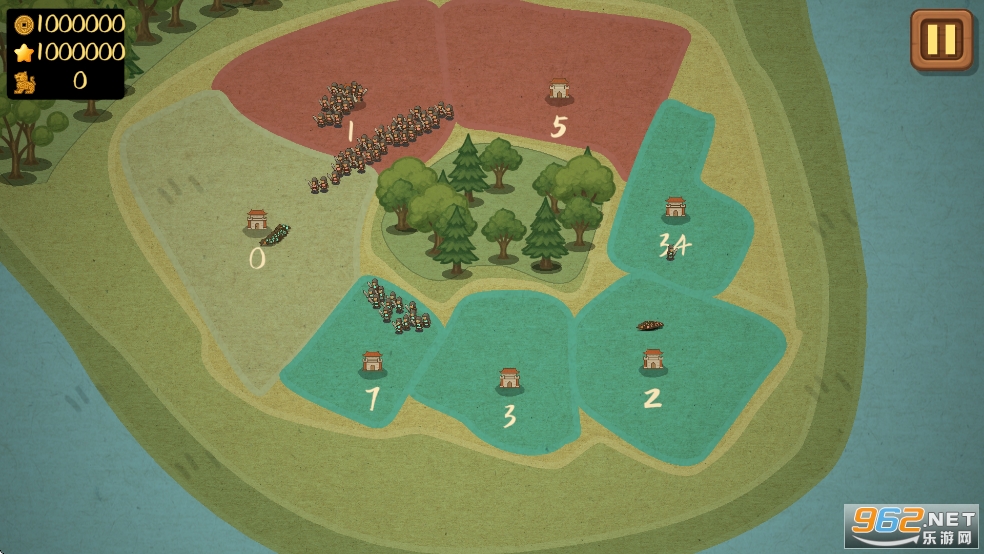The width and height of the screenshot is (984, 554).
Task: Pause the game with the pause button
Action: (941, 40)
